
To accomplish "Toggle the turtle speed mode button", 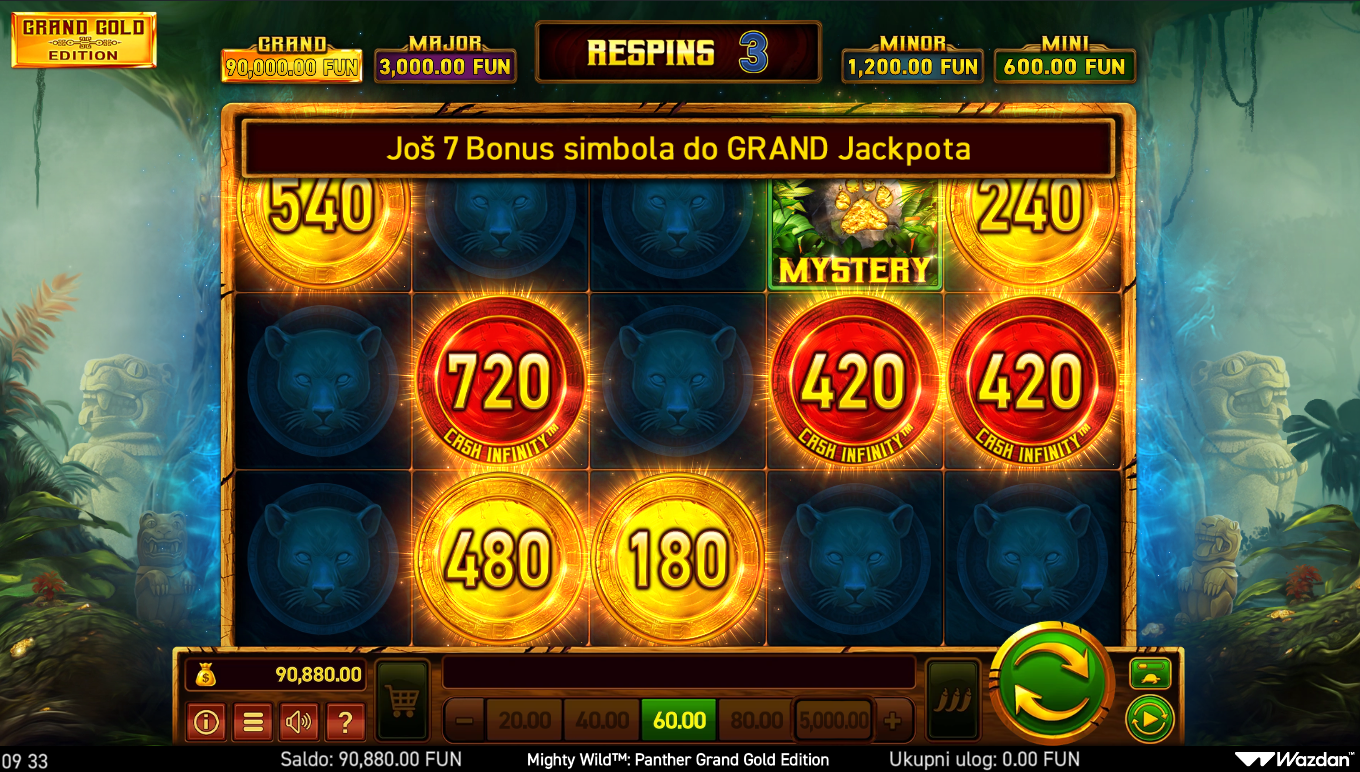I will [x=1150, y=674].
